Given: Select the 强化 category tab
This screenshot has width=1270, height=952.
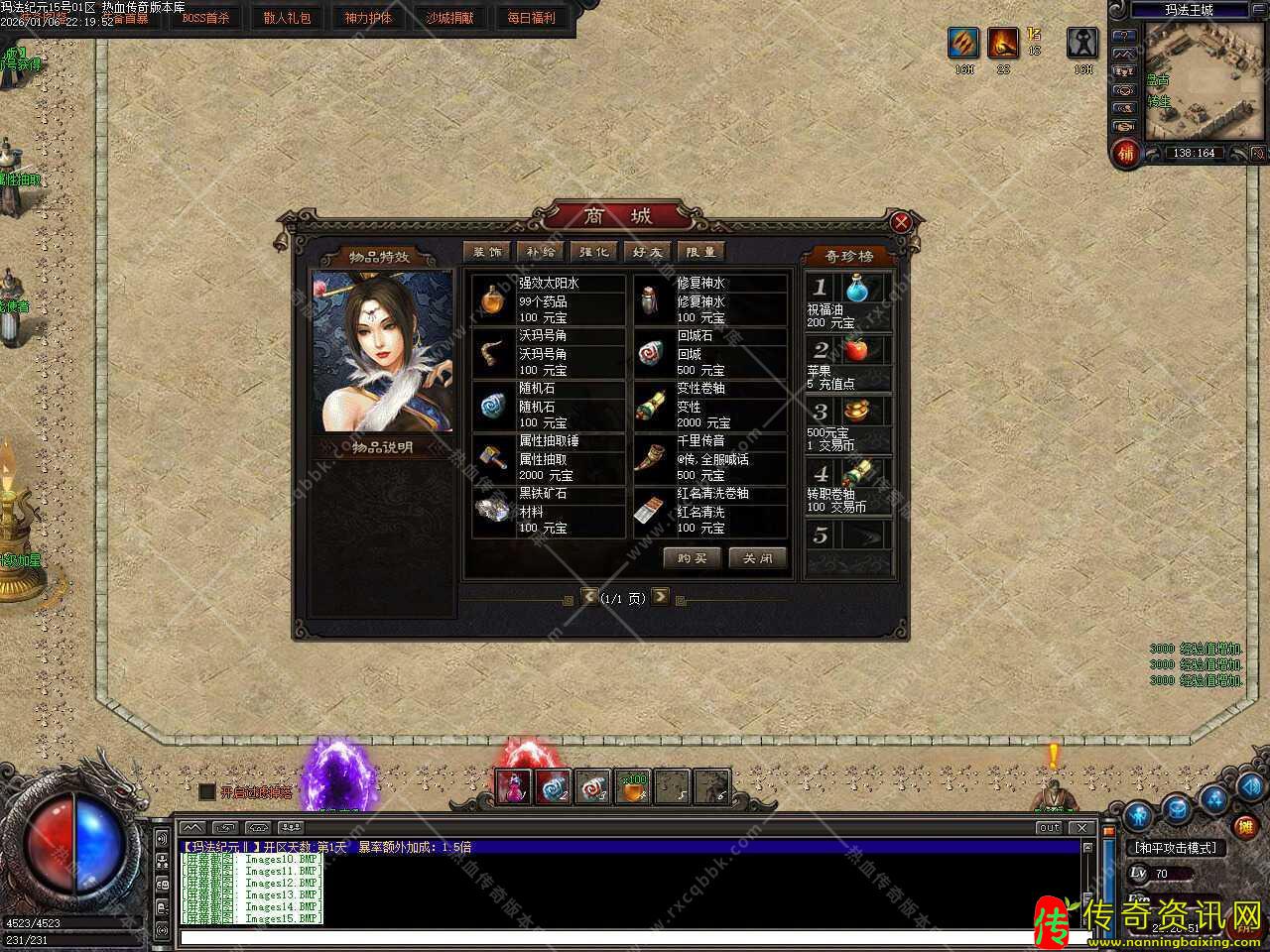Looking at the screenshot, I should (594, 252).
